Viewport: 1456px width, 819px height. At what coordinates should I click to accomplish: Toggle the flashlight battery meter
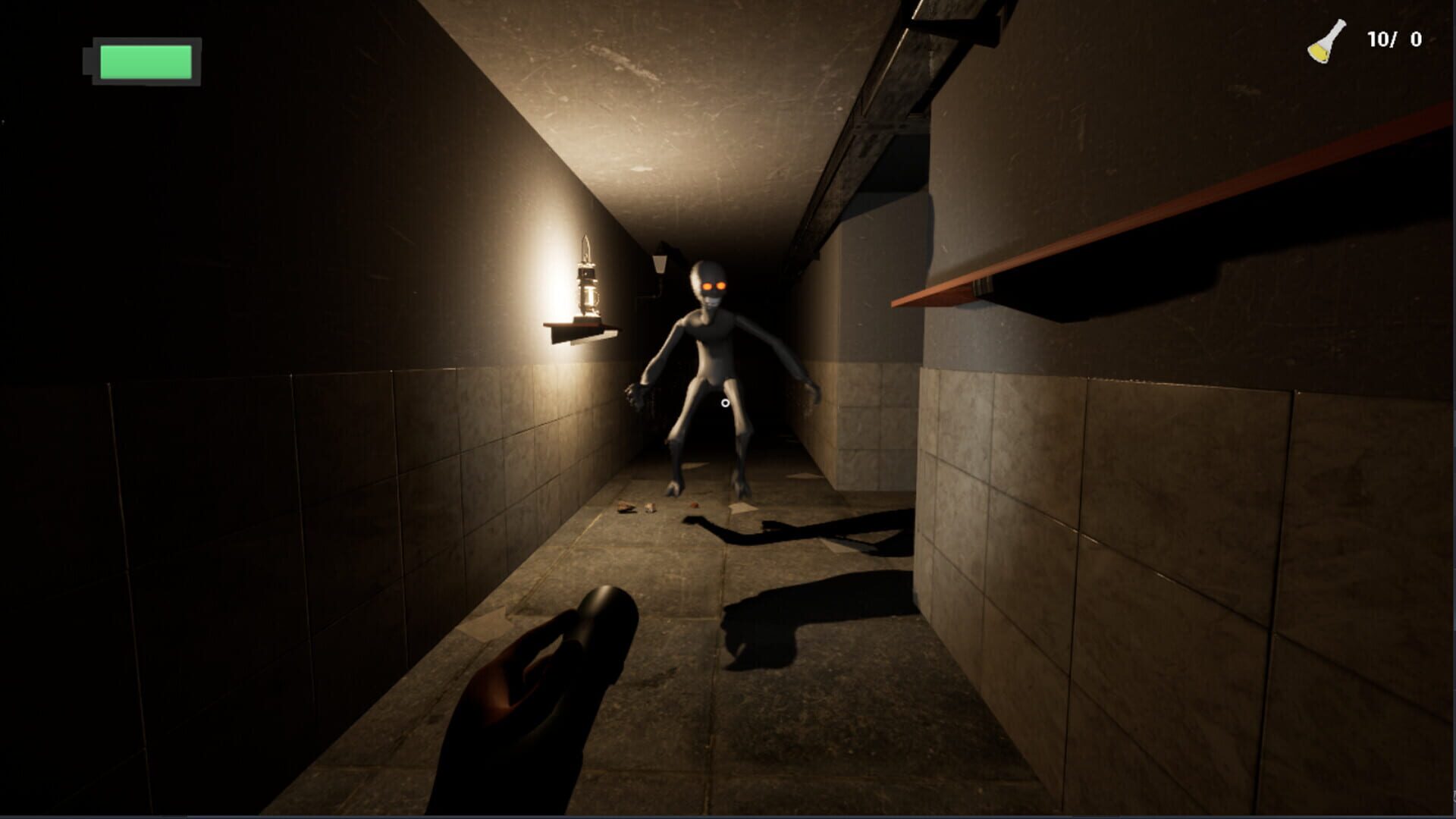pyautogui.click(x=140, y=61)
